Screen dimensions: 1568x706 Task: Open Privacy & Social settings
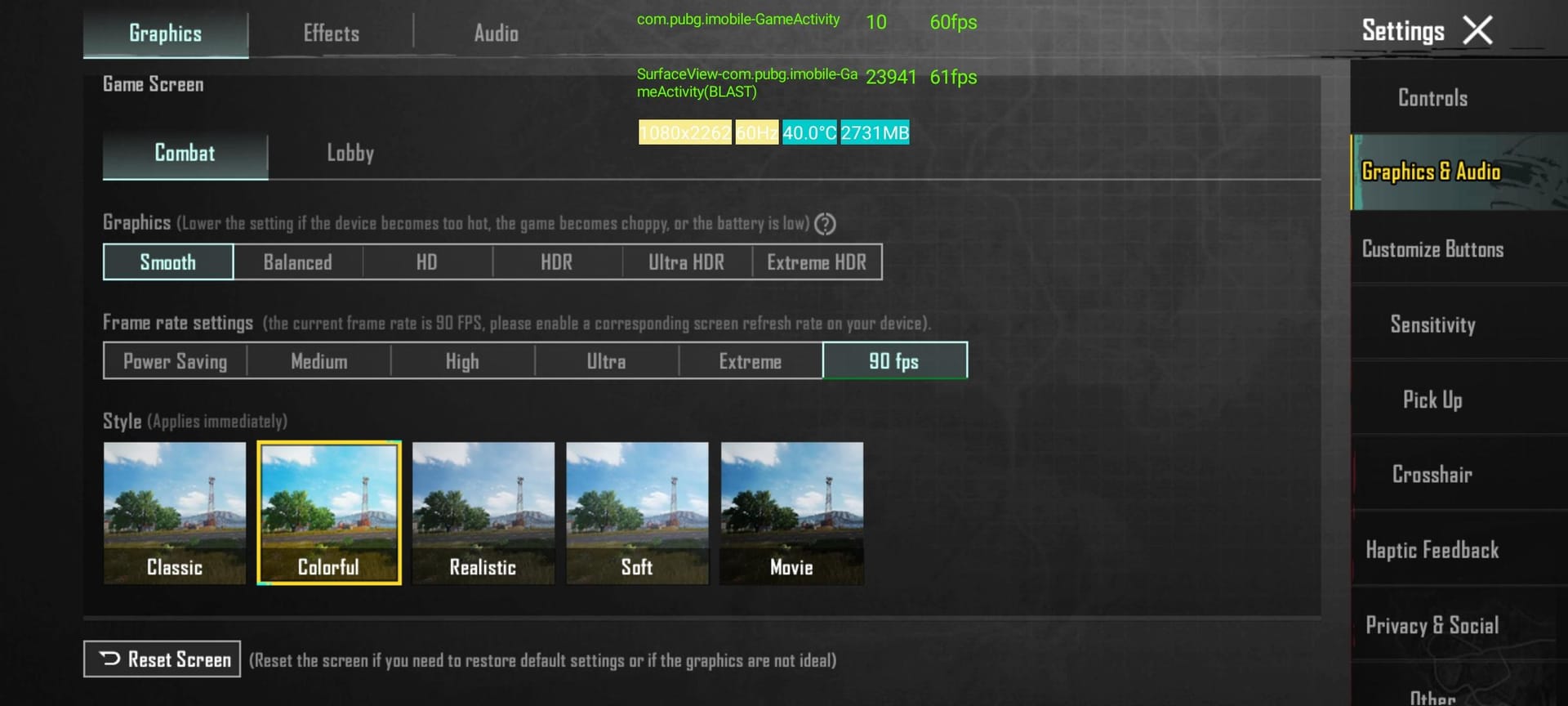(x=1432, y=625)
